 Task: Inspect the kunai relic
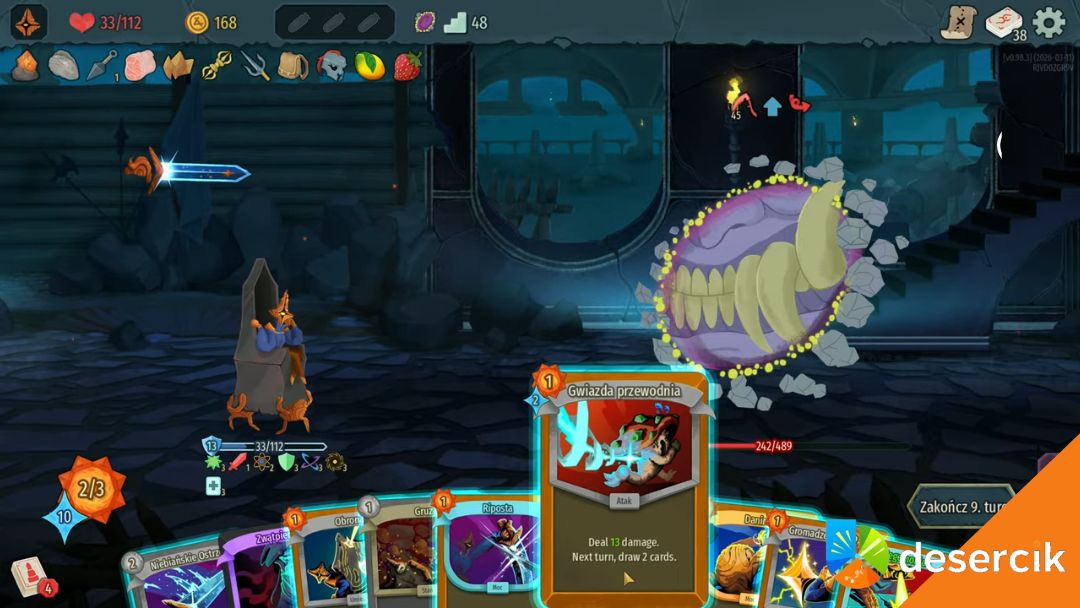[103, 66]
